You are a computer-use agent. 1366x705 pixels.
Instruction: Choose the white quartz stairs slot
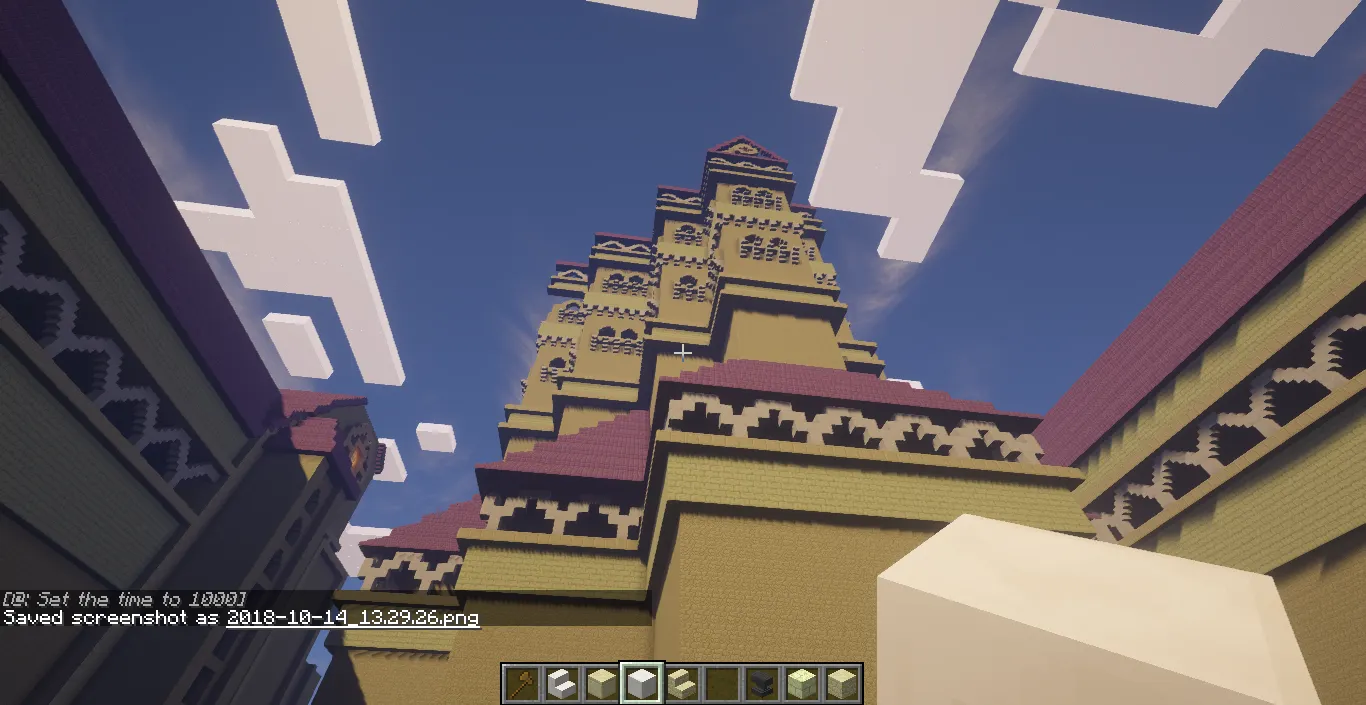pyautogui.click(x=562, y=684)
